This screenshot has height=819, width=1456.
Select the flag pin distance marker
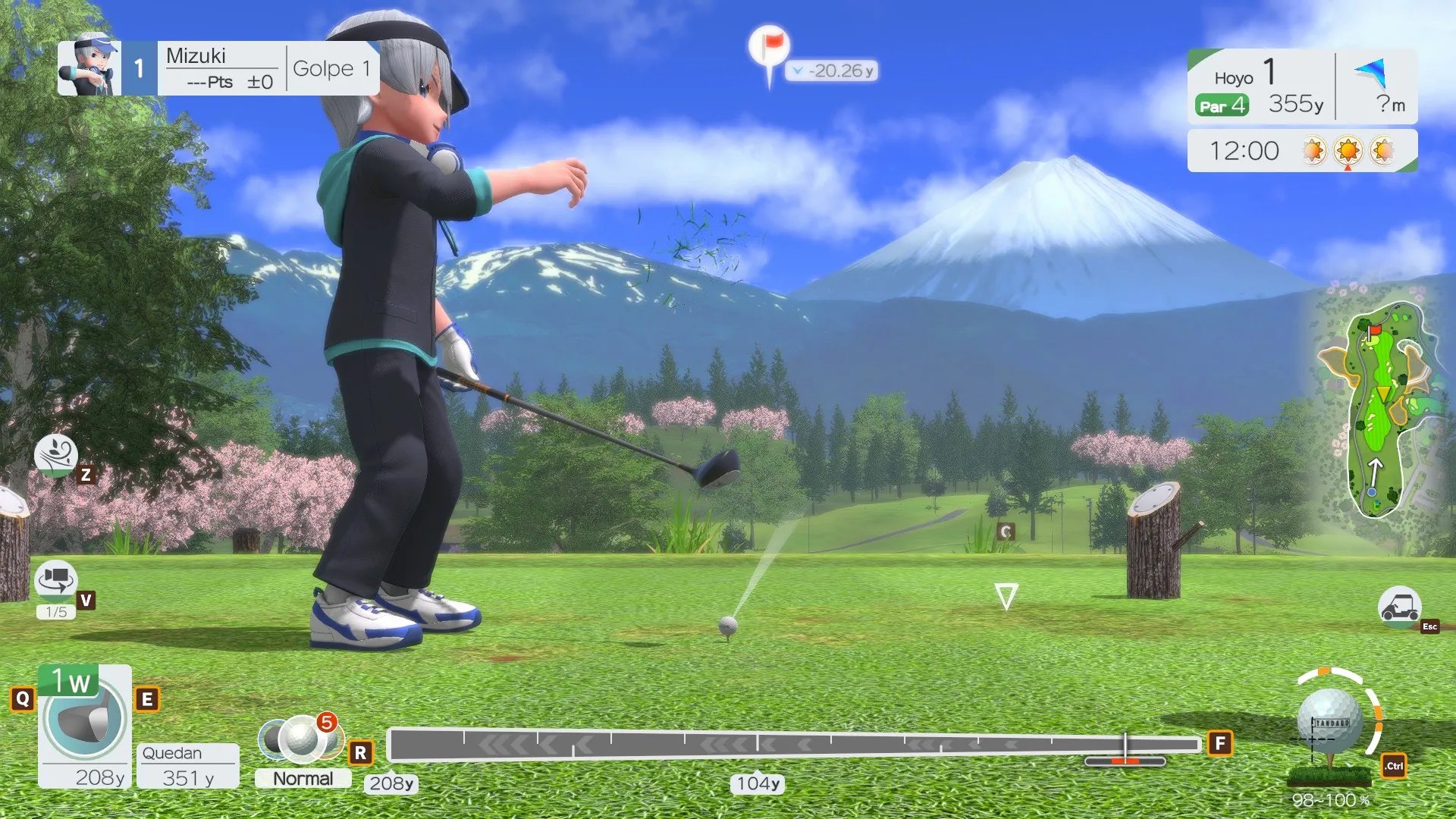pyautogui.click(x=770, y=49)
